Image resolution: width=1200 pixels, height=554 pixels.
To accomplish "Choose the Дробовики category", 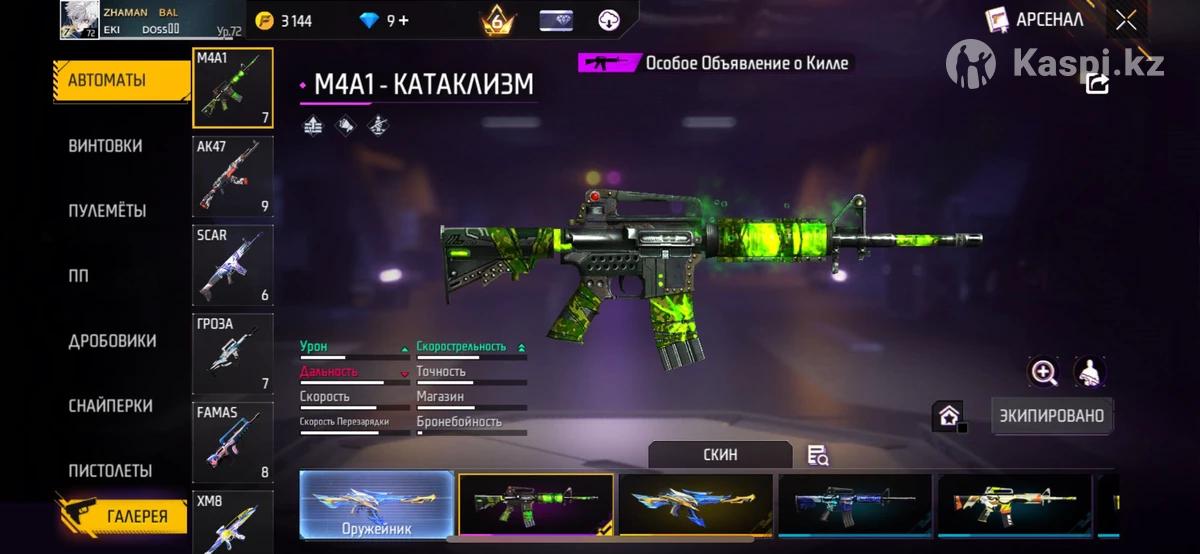I will pyautogui.click(x=112, y=341).
